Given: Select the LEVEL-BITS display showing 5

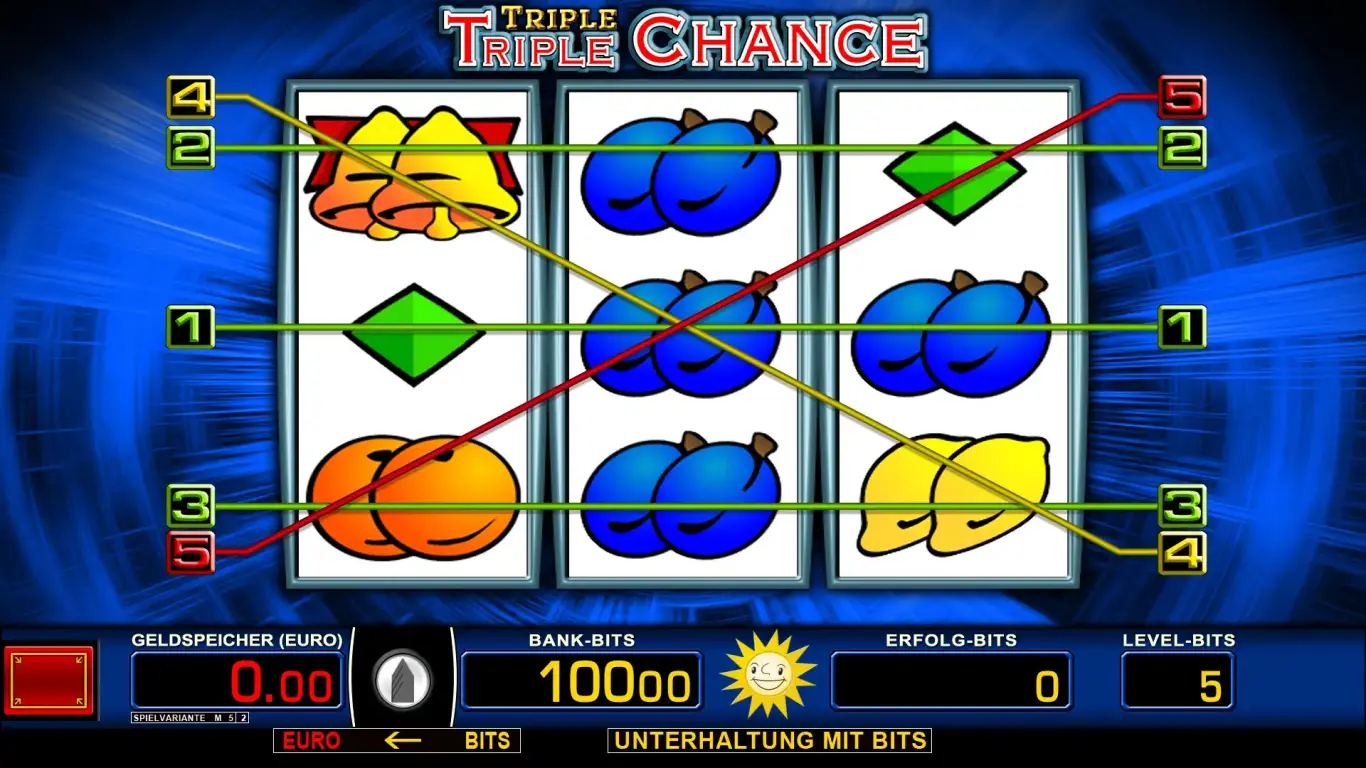Looking at the screenshot, I should tap(1177, 680).
